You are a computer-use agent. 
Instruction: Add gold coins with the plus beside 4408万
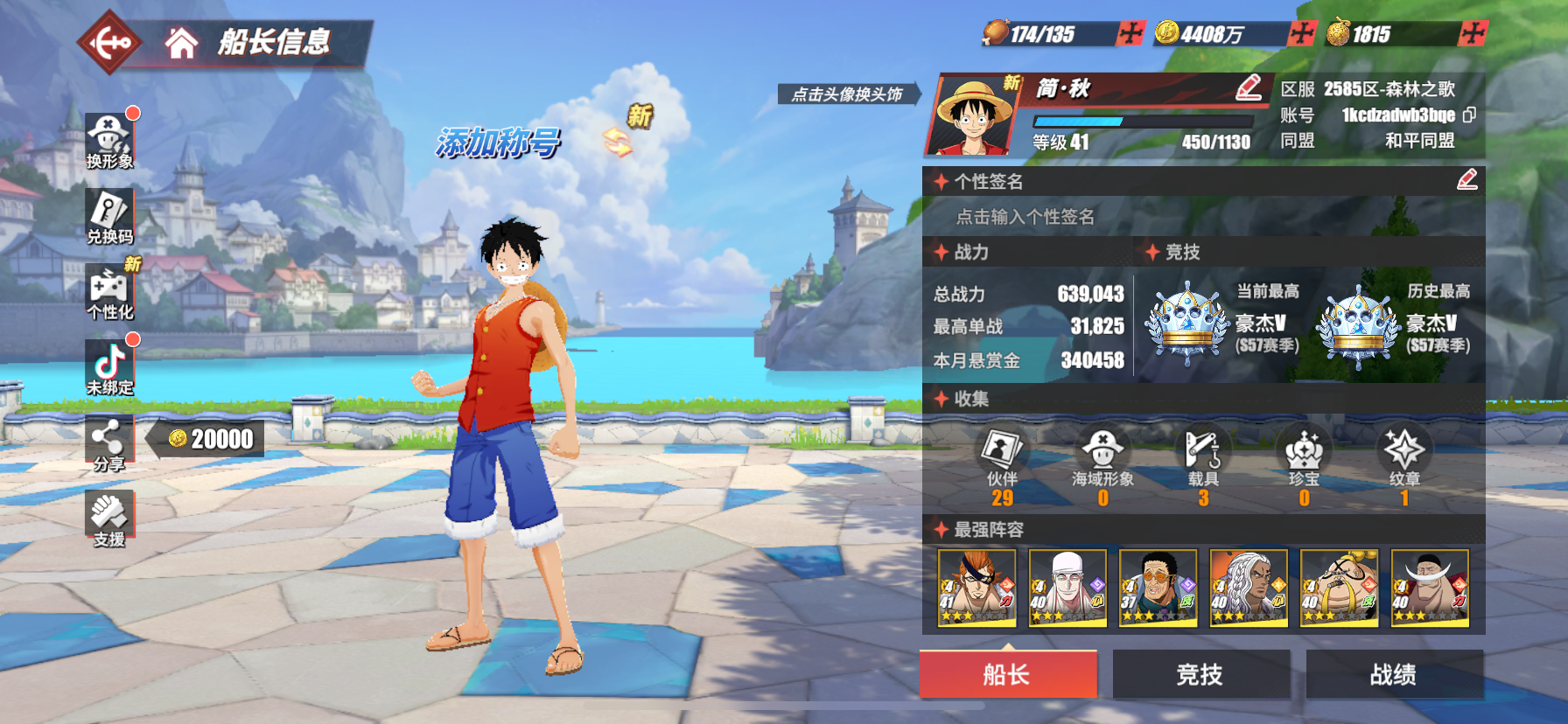[1301, 34]
